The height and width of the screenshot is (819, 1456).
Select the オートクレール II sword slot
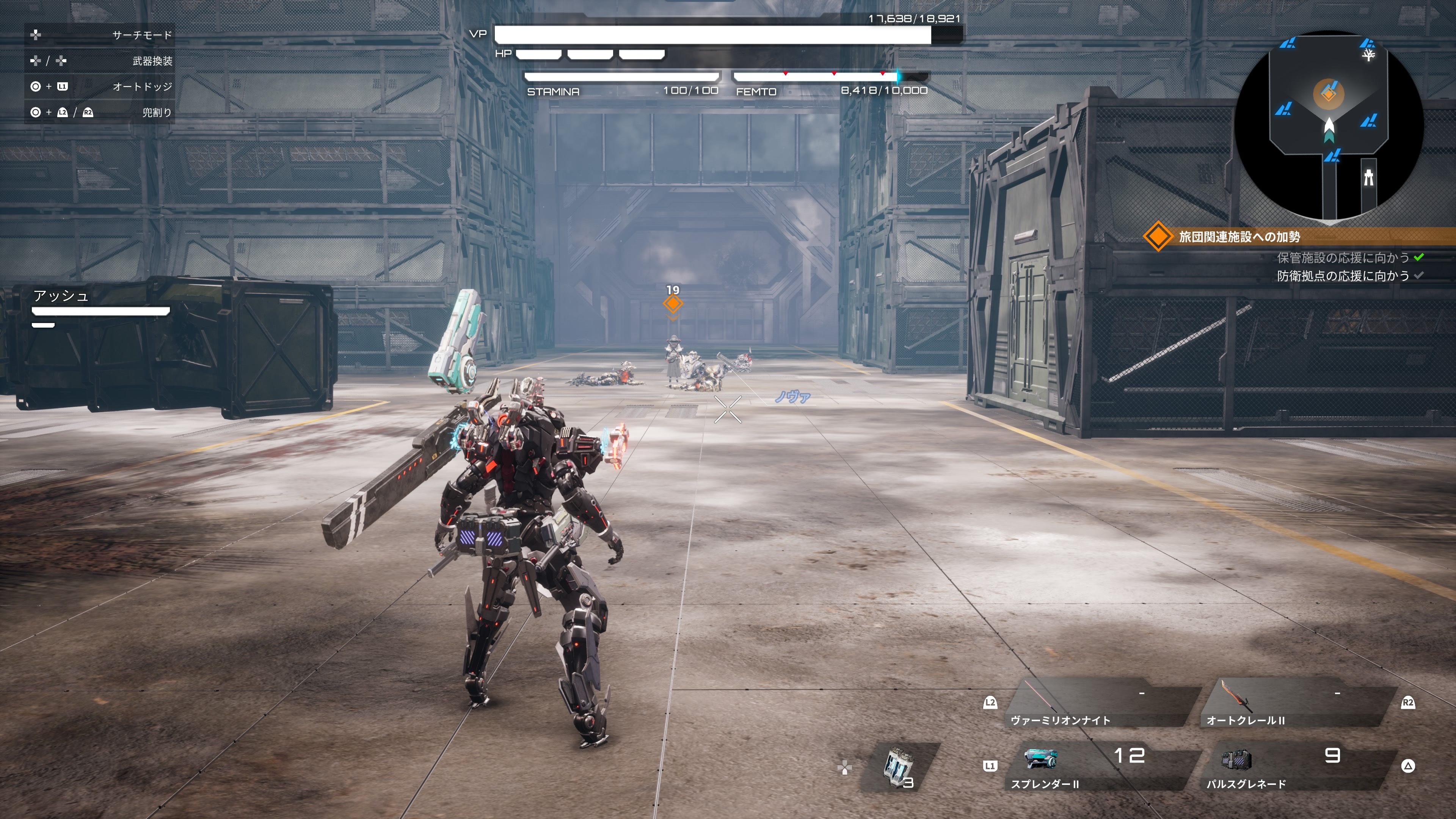click(1294, 704)
